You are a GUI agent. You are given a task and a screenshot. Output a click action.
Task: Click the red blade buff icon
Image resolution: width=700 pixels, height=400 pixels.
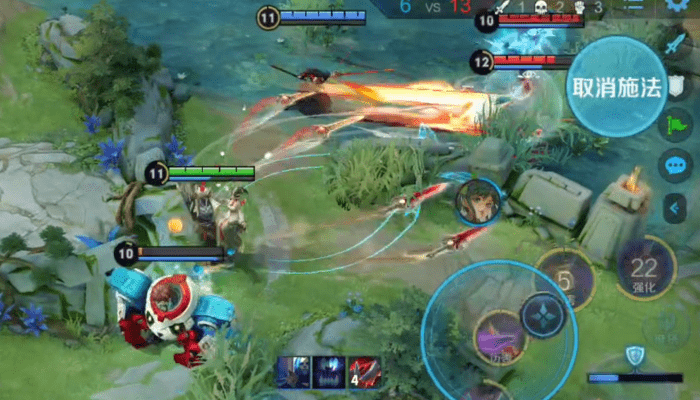click(364, 372)
